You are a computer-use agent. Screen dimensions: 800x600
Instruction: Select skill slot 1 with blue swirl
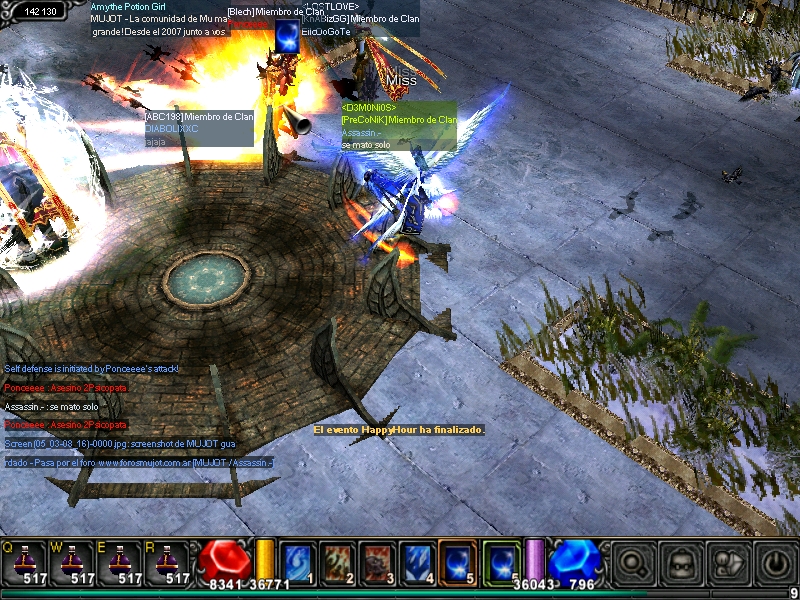tap(298, 562)
